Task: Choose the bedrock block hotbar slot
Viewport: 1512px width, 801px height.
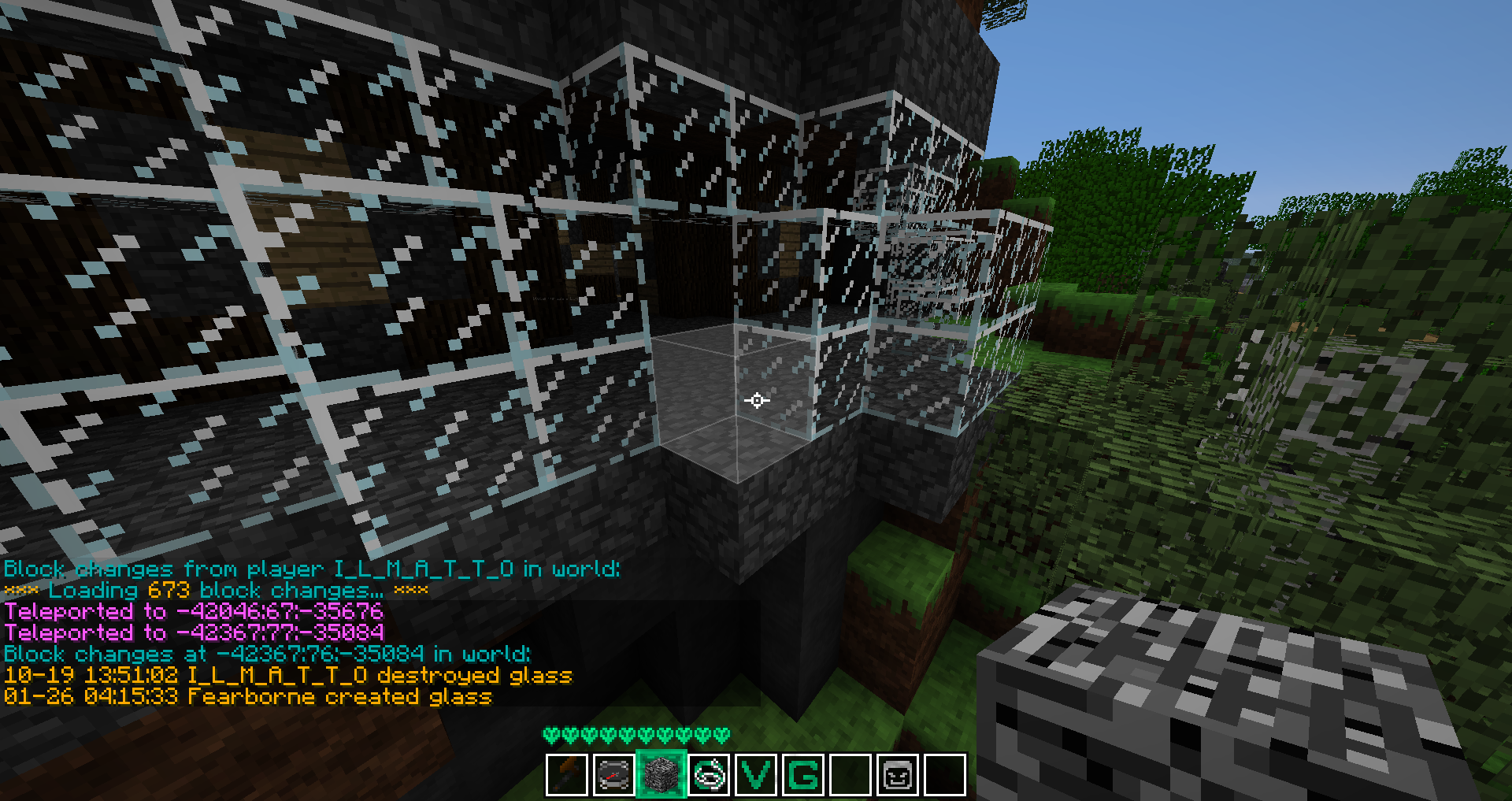Action: point(661,775)
